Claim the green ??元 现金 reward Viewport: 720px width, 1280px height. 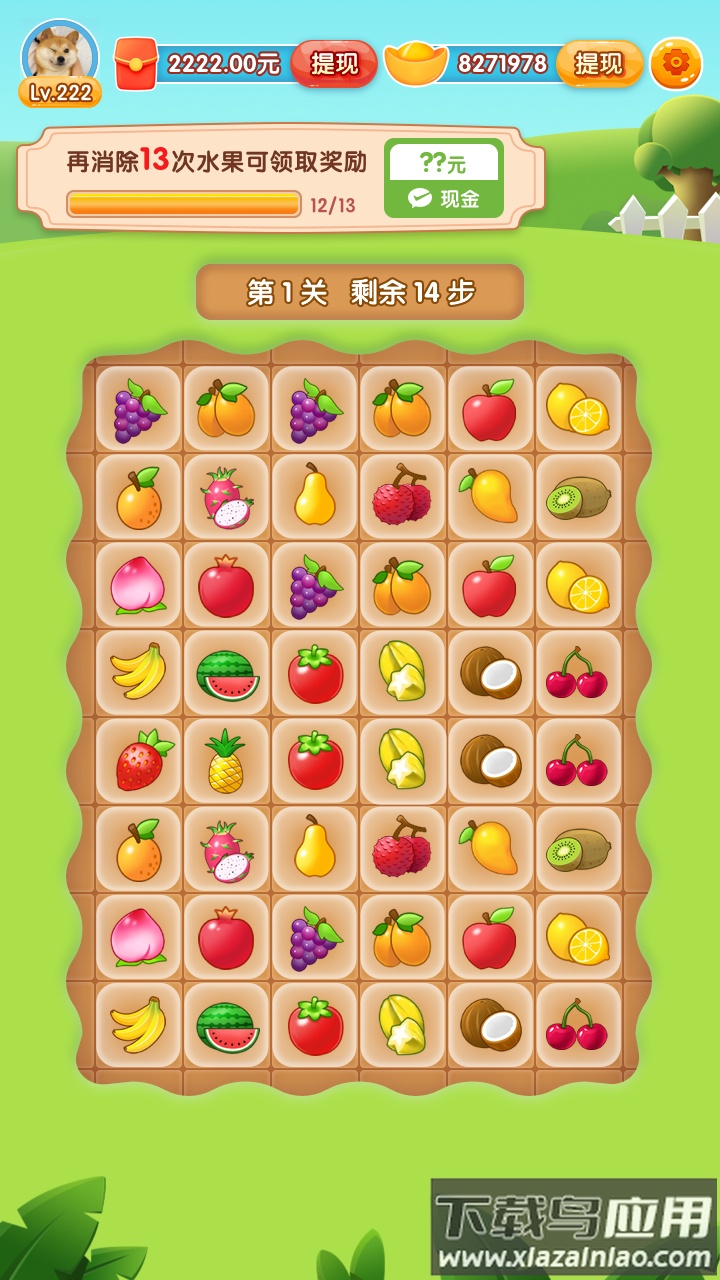point(444,178)
